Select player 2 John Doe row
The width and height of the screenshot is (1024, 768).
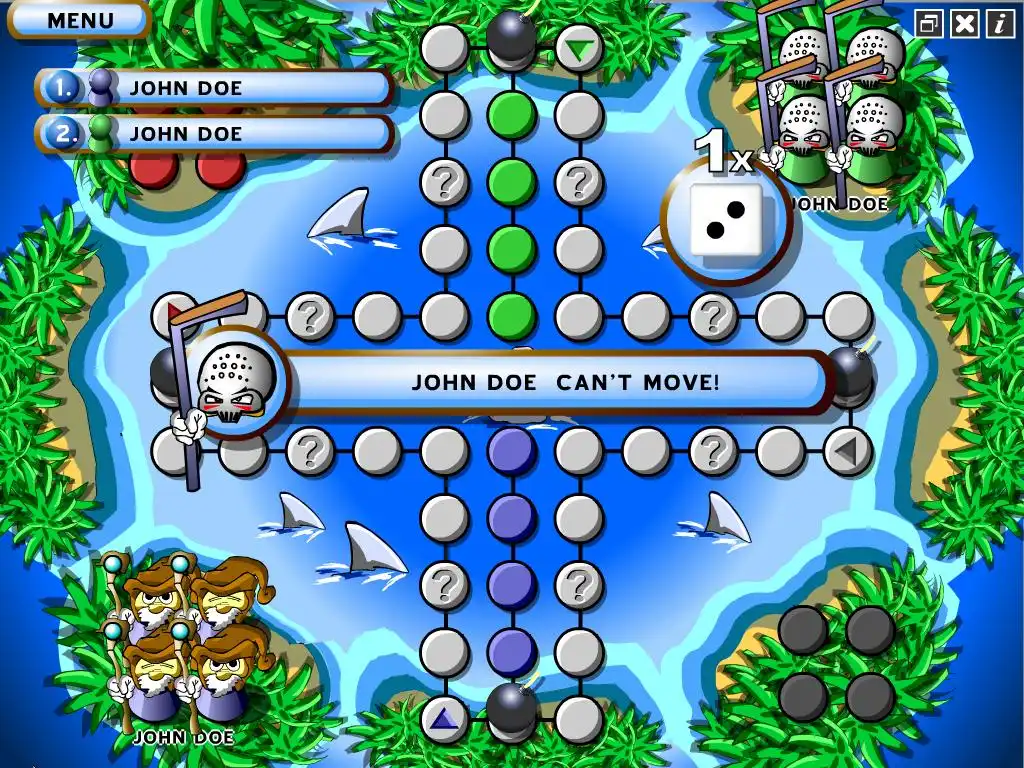[x=215, y=133]
